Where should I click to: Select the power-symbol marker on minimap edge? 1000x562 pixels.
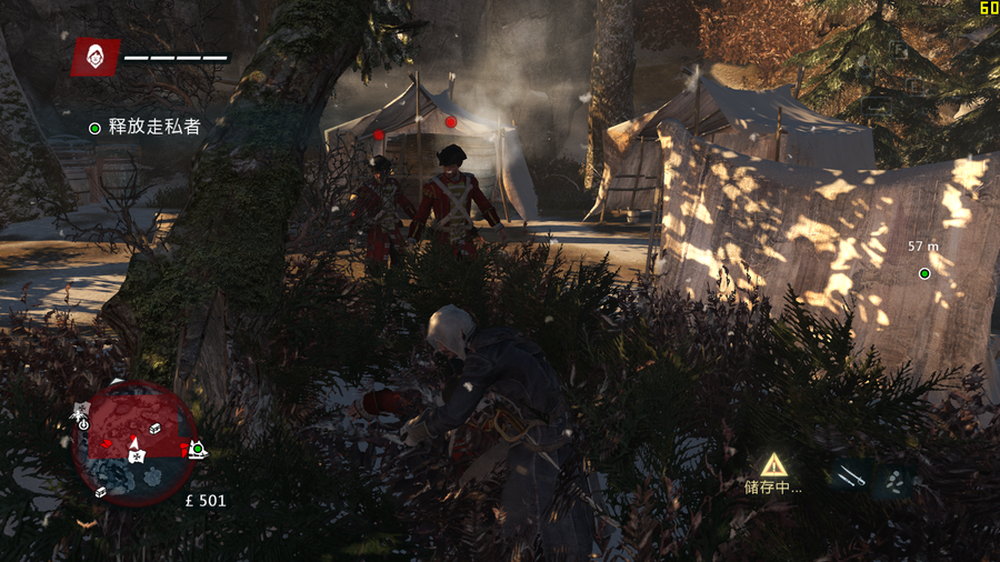coord(83,423)
